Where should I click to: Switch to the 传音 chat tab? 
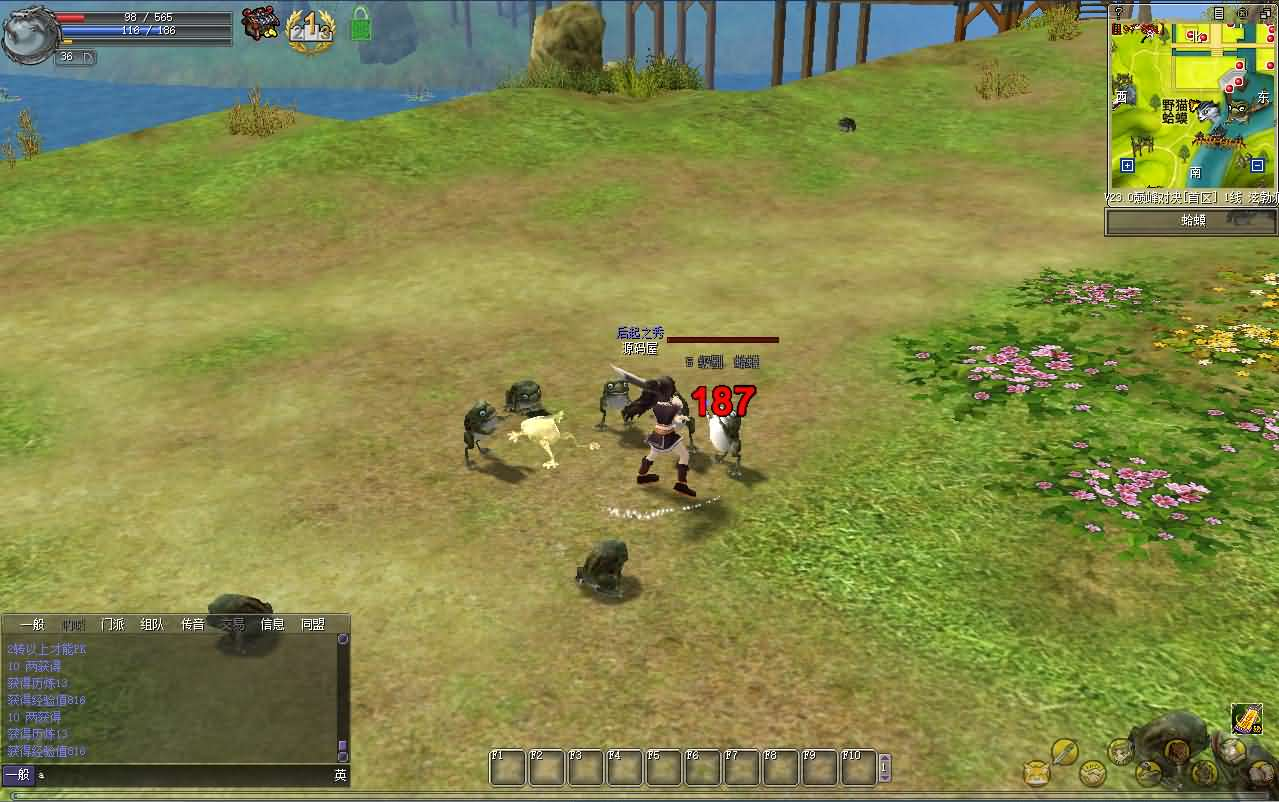coord(192,624)
